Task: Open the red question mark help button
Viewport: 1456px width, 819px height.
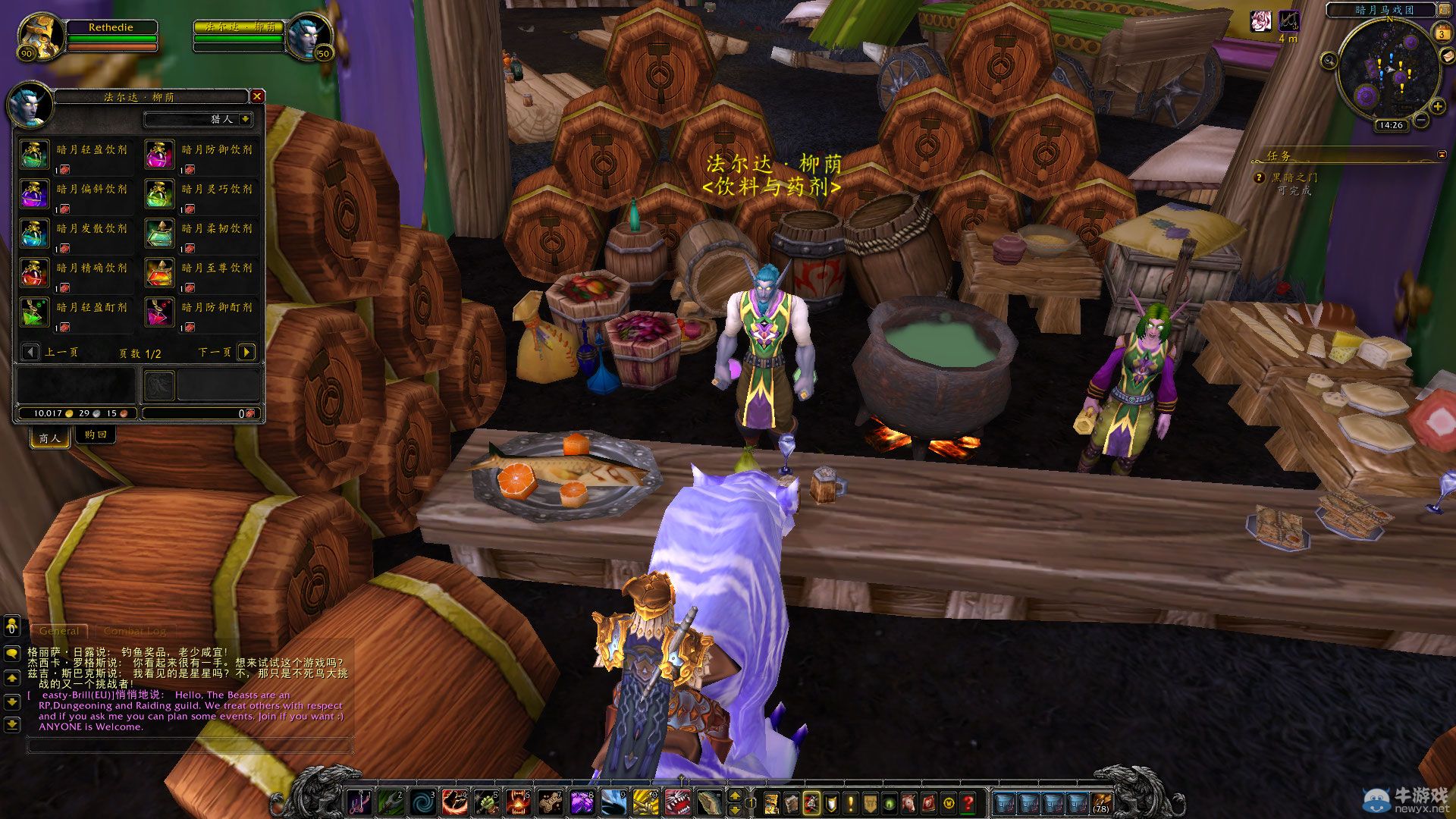Action: click(x=968, y=802)
